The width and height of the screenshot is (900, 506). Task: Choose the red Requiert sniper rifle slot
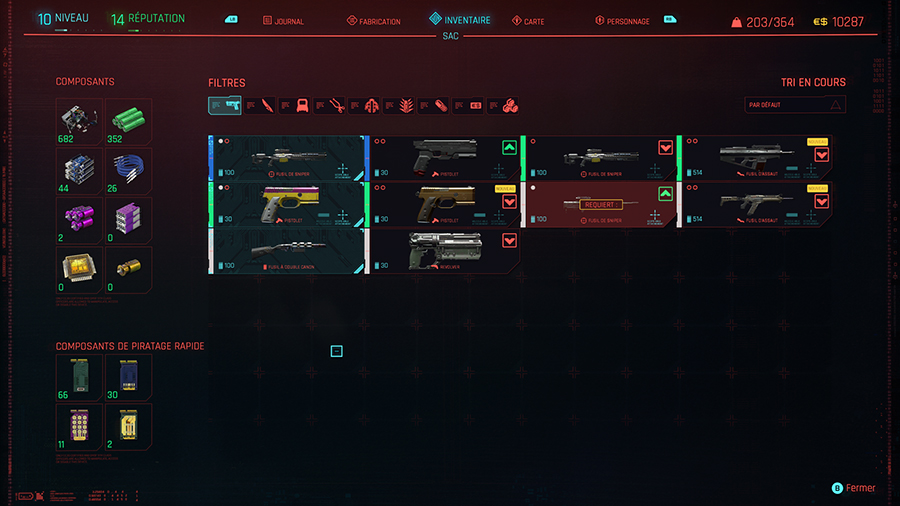click(599, 204)
